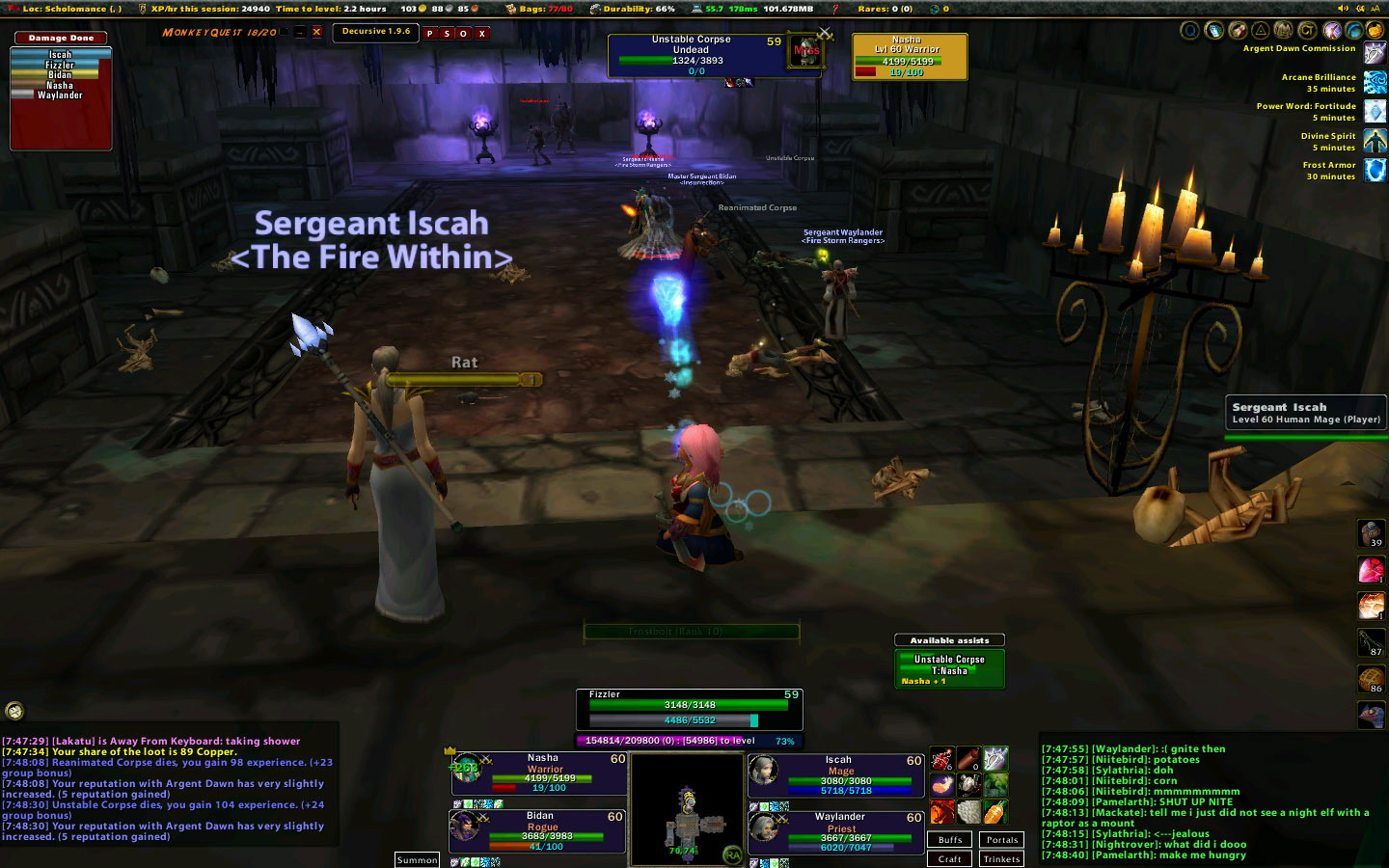Screen dimensions: 1389x868
Task: Select the Trinkets button
Action: point(1002,859)
